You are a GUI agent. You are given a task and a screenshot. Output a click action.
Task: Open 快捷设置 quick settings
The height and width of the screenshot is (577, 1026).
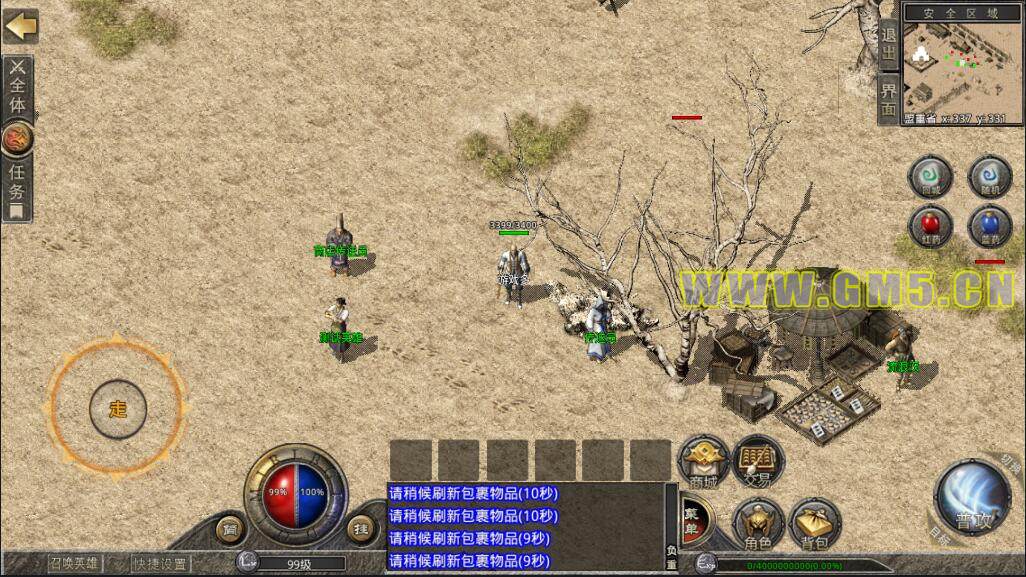[160, 563]
